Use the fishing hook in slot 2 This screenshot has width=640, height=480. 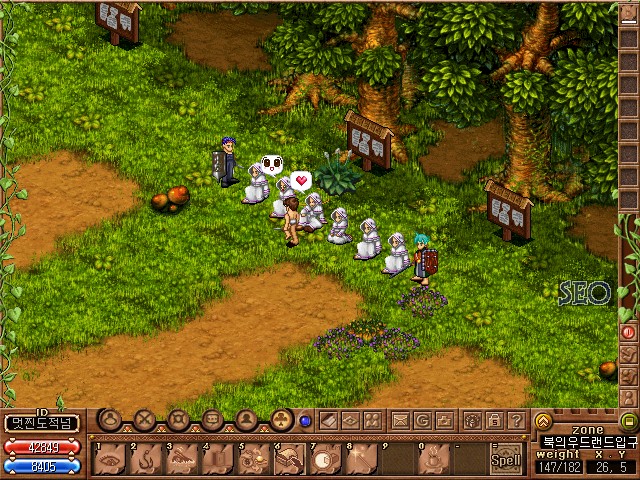coord(146,459)
